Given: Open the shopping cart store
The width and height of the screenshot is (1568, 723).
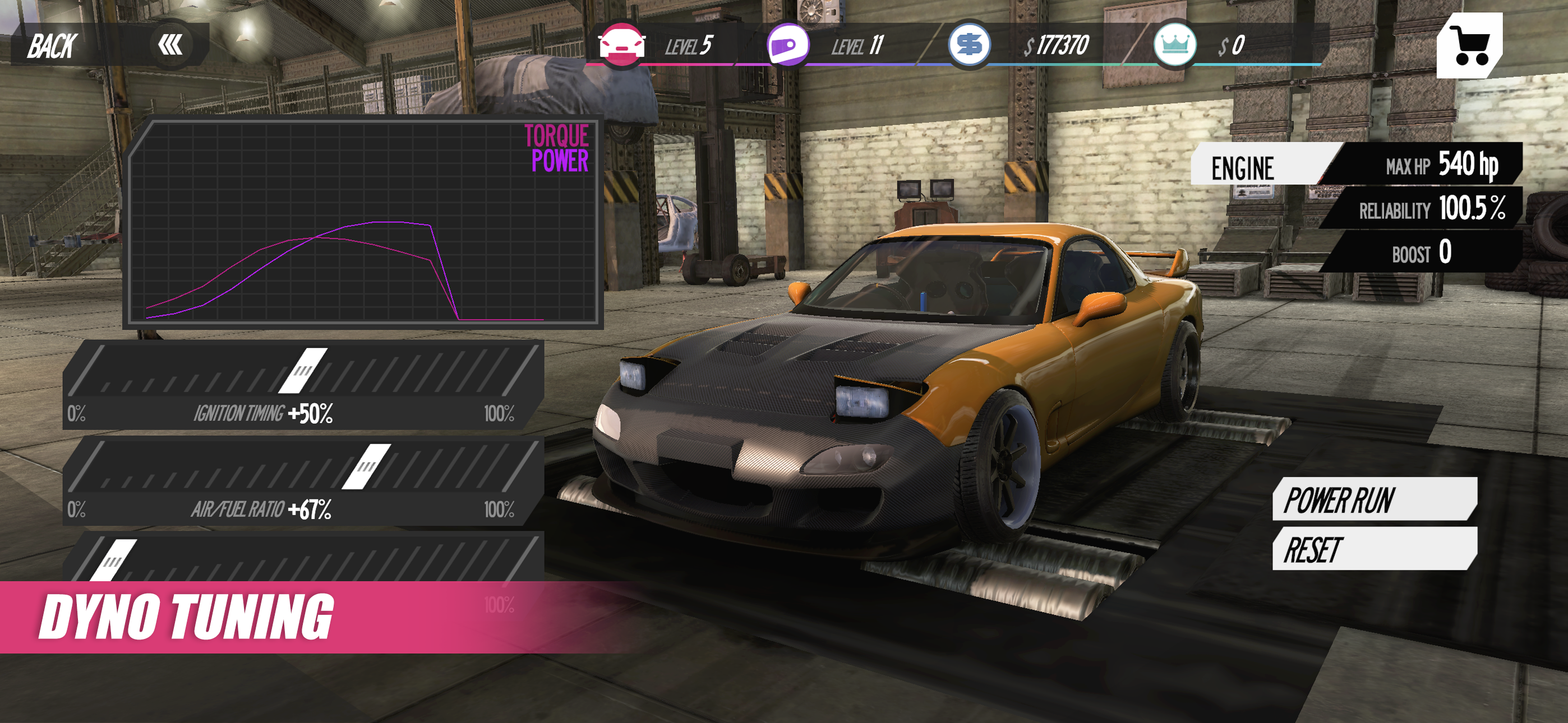Looking at the screenshot, I should [x=1471, y=45].
